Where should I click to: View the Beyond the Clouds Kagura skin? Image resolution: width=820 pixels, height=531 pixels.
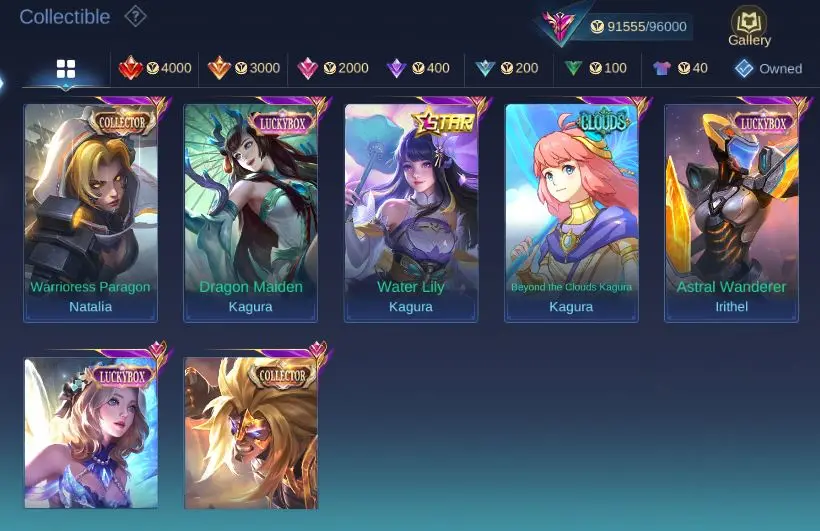coord(571,212)
